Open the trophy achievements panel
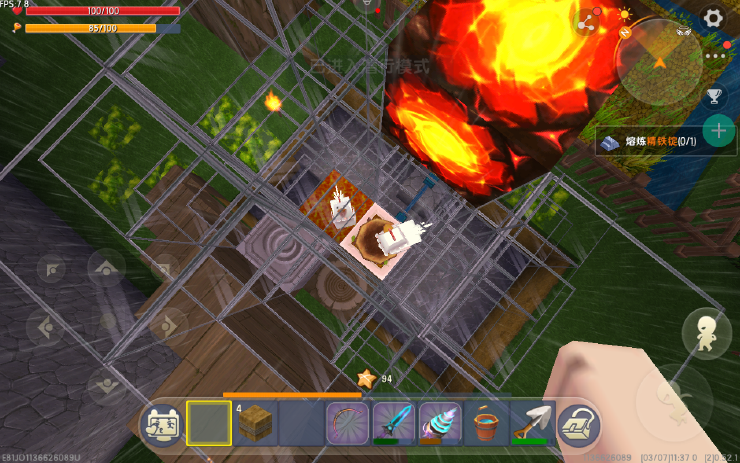 pos(714,96)
